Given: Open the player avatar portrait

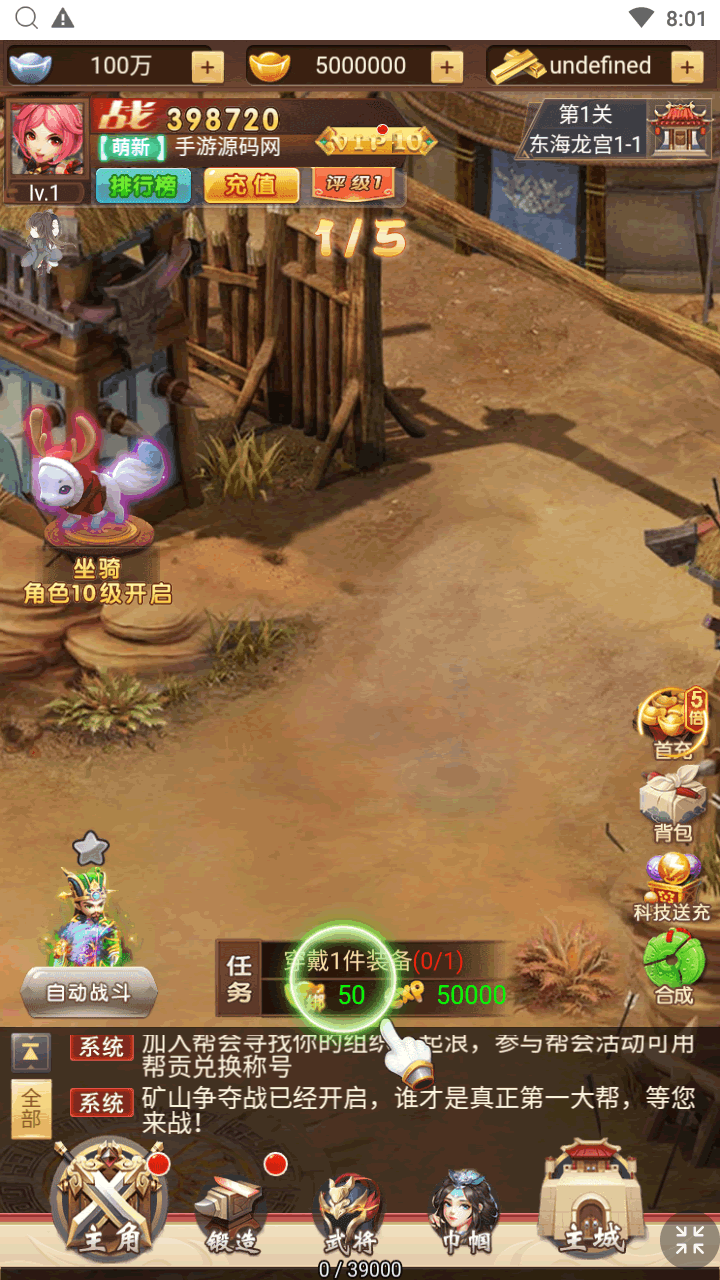Looking at the screenshot, I should 48,140.
